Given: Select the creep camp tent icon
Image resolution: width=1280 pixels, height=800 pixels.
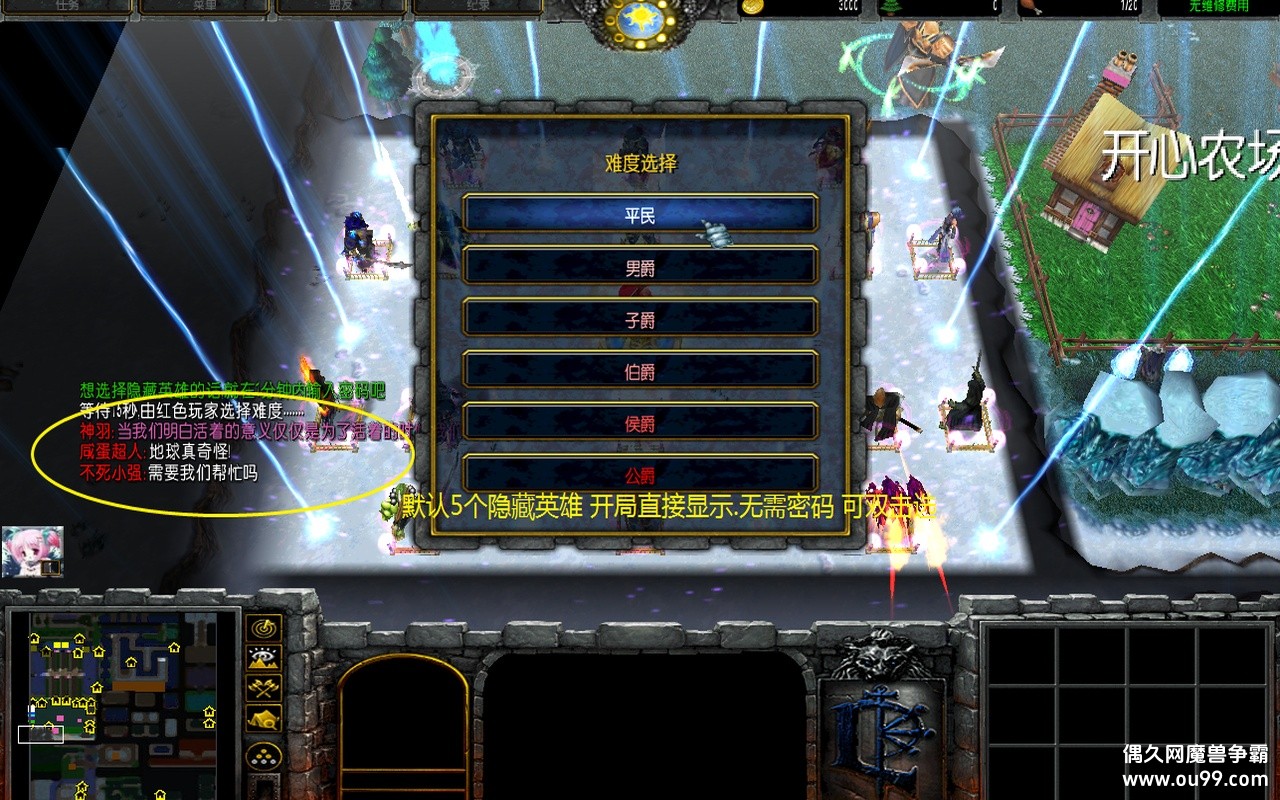Looking at the screenshot, I should [263, 718].
